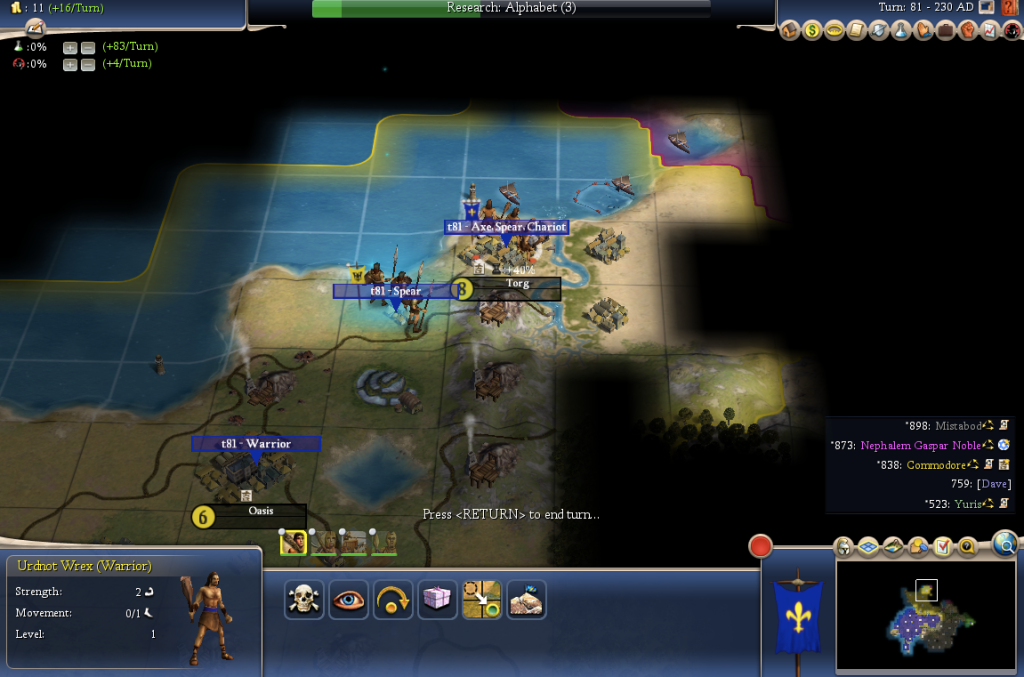Open the Technology Advisor flask icon
1024x677 pixels.
(900, 31)
